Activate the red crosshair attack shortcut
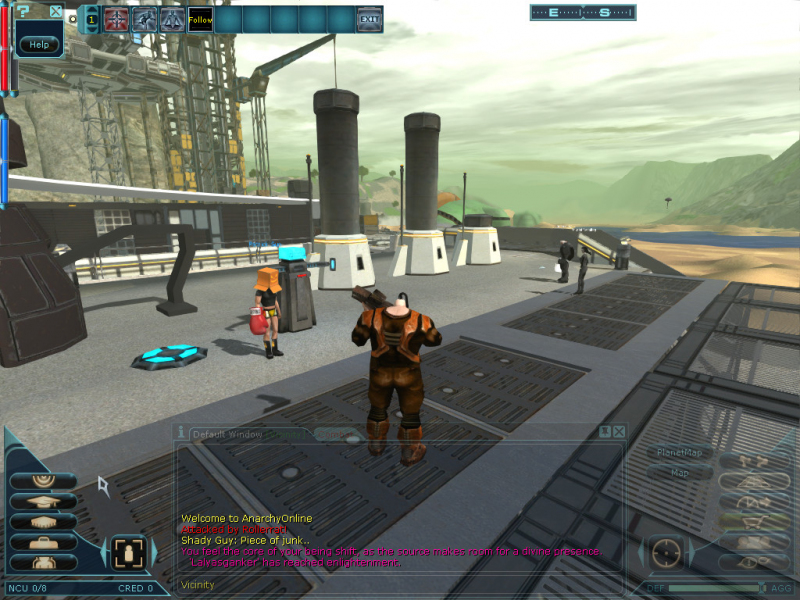 coord(117,19)
